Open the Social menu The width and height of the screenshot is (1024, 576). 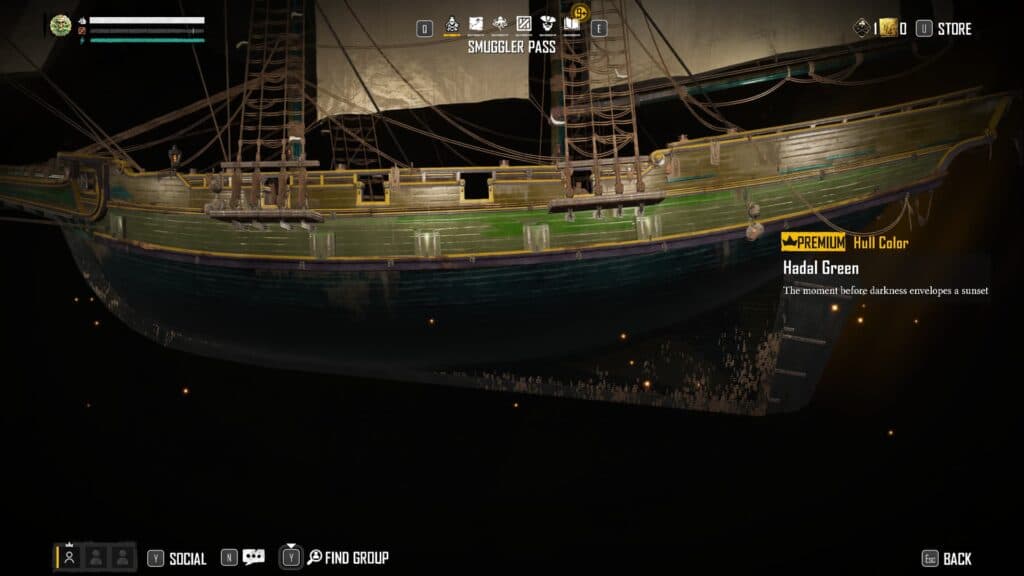(187, 559)
